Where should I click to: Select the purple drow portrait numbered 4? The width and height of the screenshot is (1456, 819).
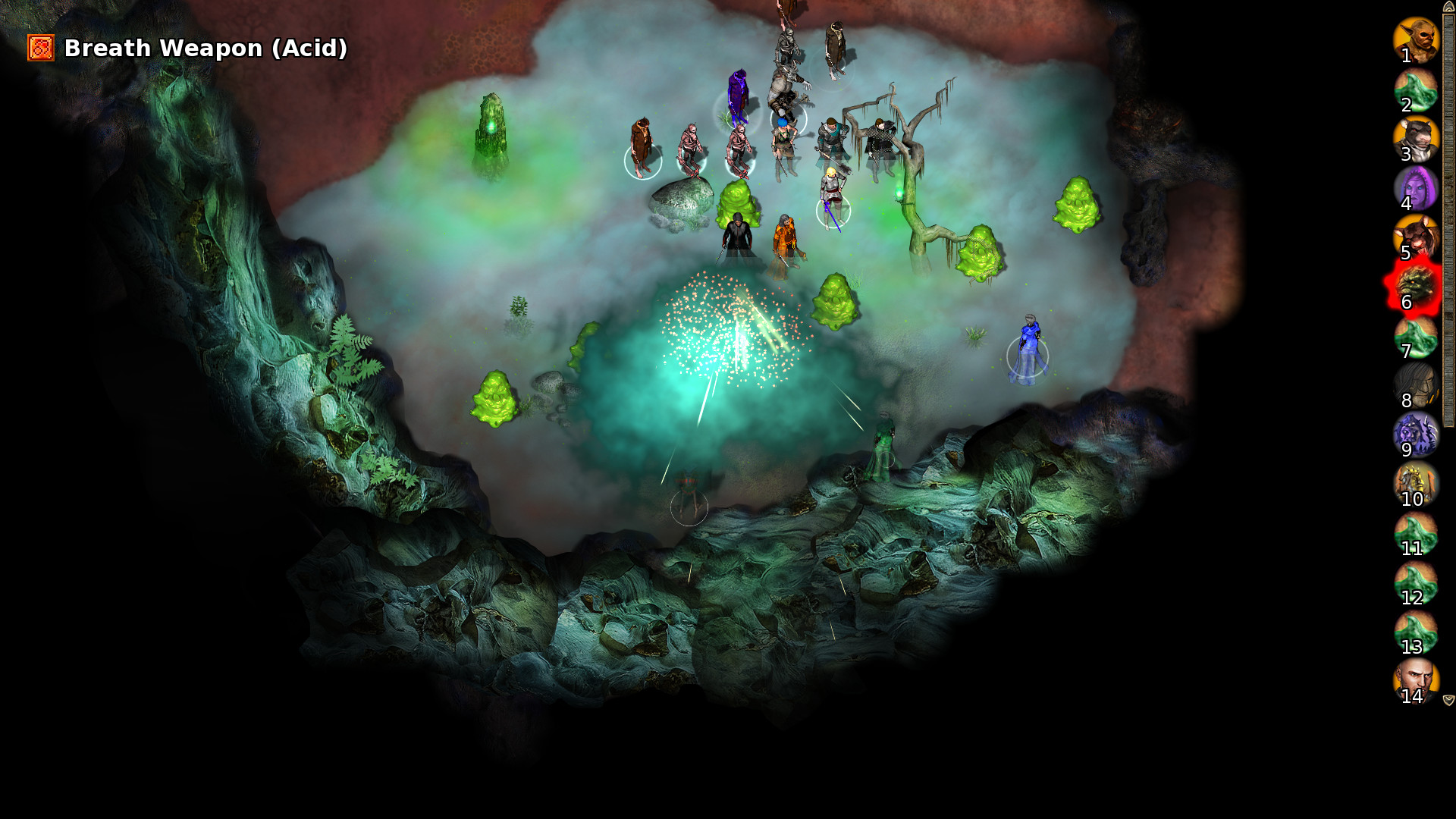click(1417, 190)
